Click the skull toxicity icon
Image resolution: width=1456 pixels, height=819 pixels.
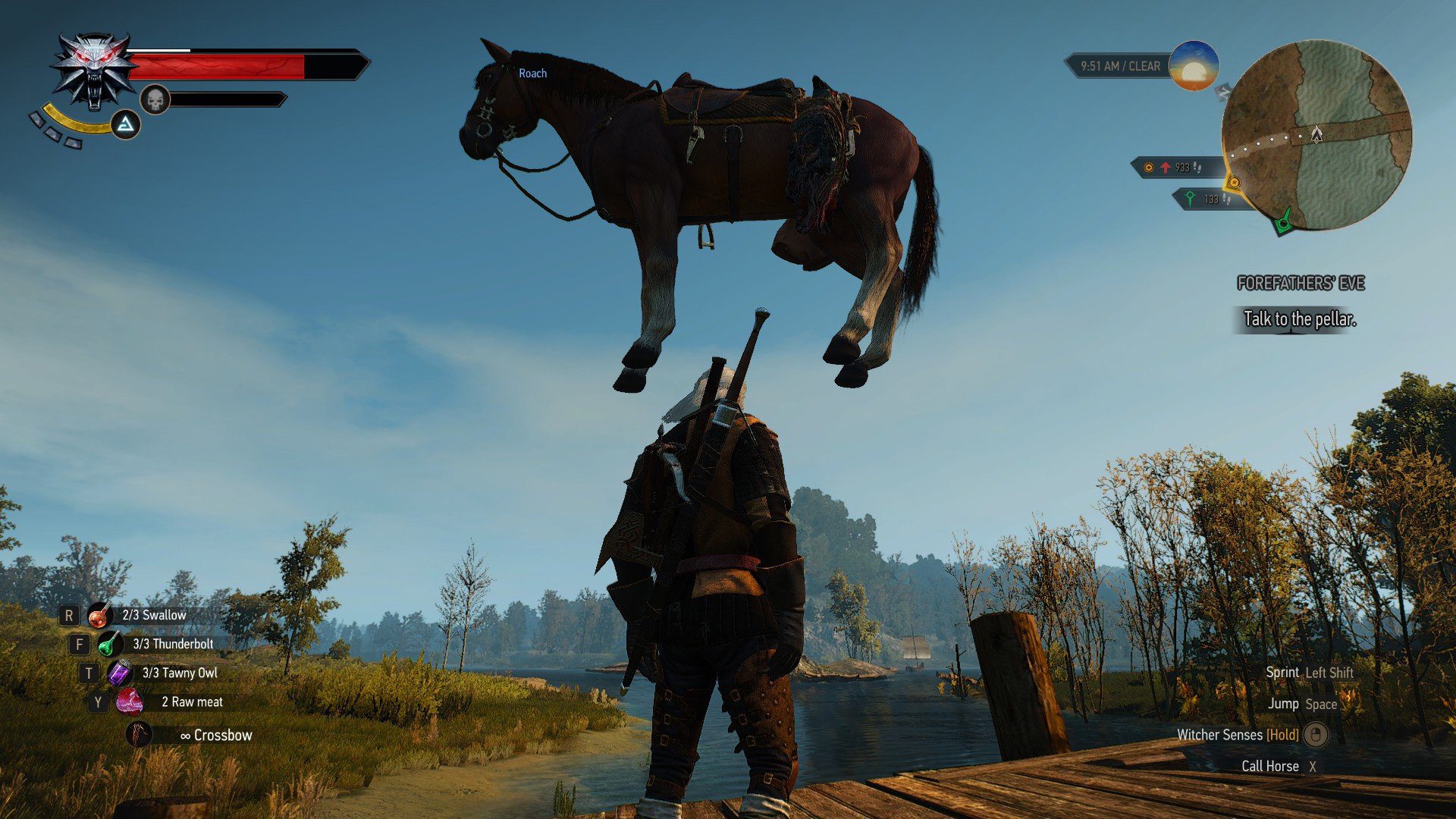155,99
